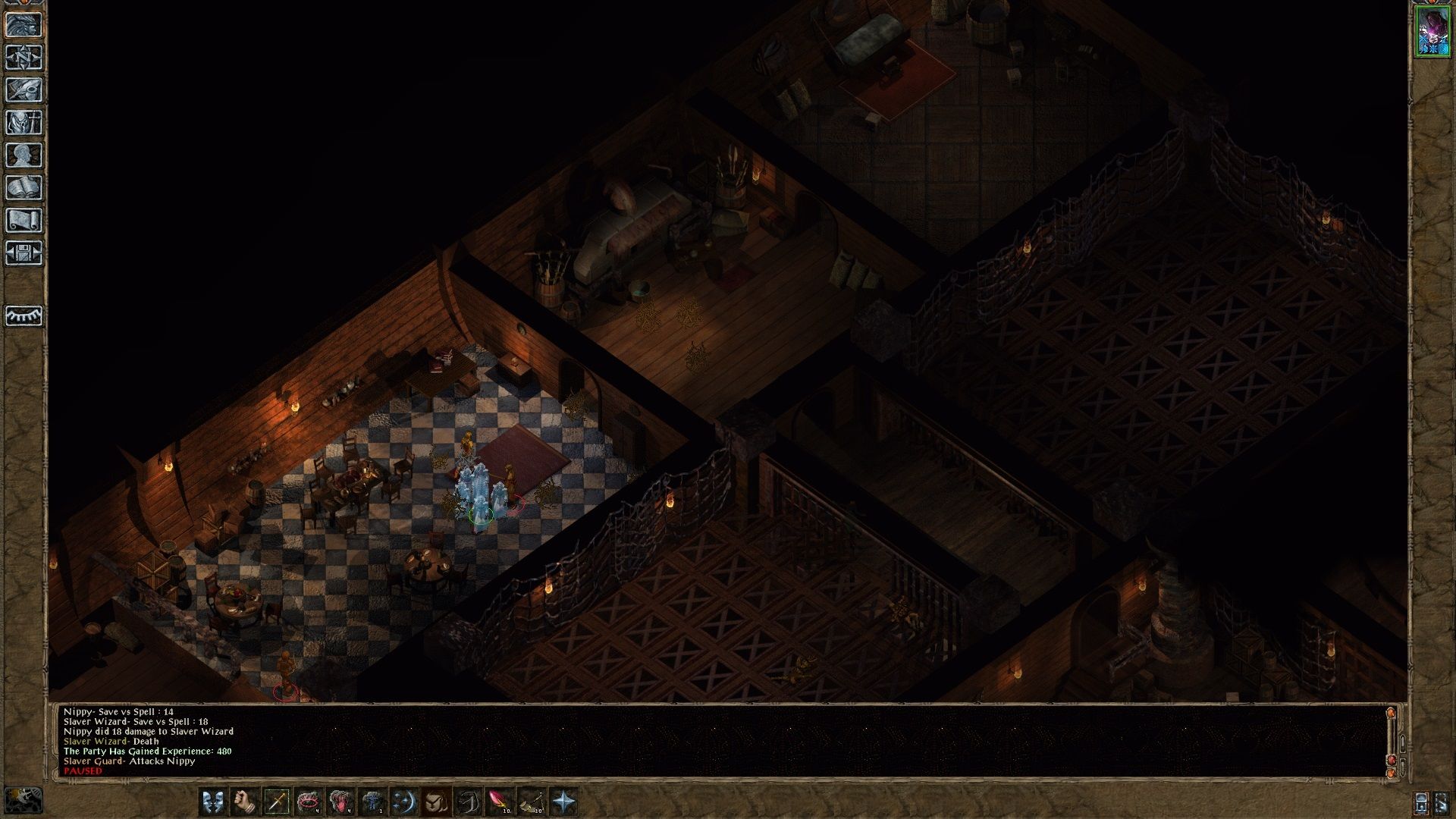The image size is (1456, 819).
Task: Toggle the rest eye button
Action: (x=24, y=315)
